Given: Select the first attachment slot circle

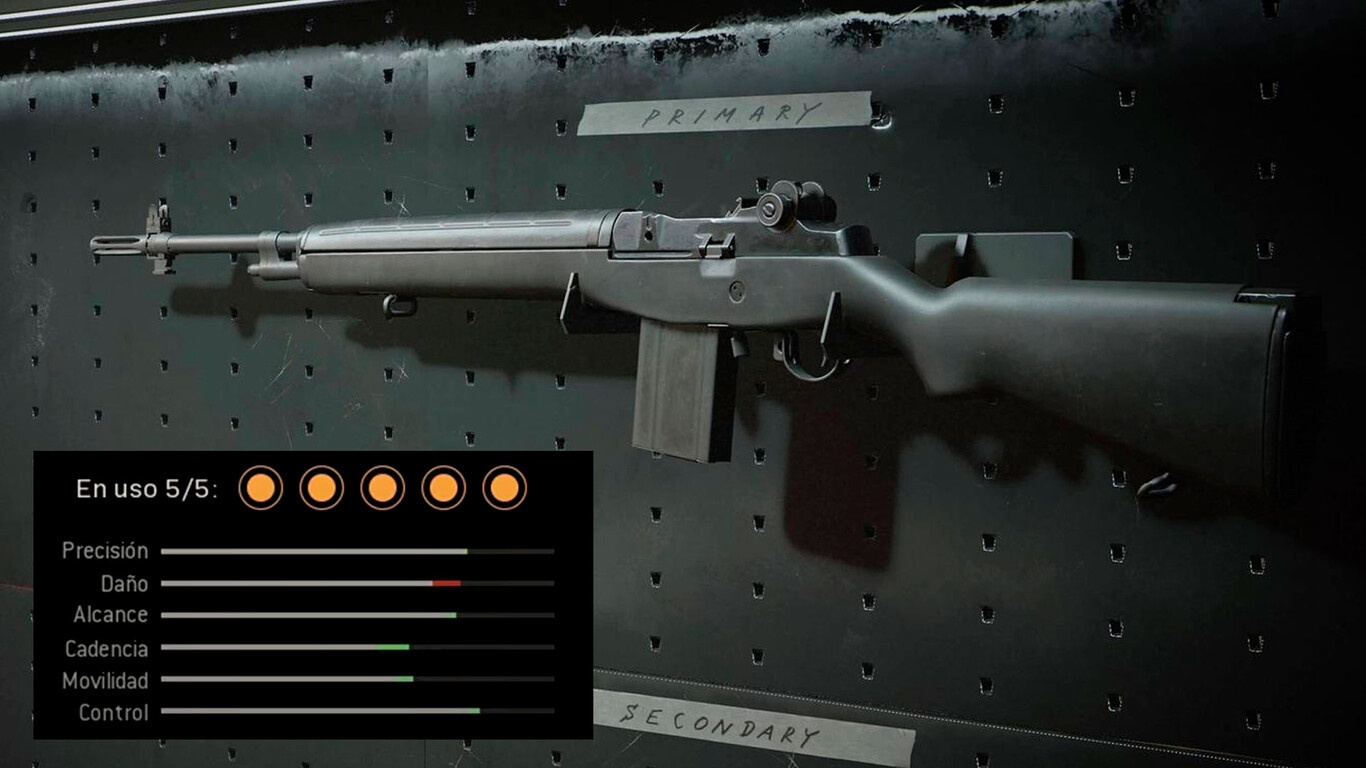Looking at the screenshot, I should pos(259,489).
